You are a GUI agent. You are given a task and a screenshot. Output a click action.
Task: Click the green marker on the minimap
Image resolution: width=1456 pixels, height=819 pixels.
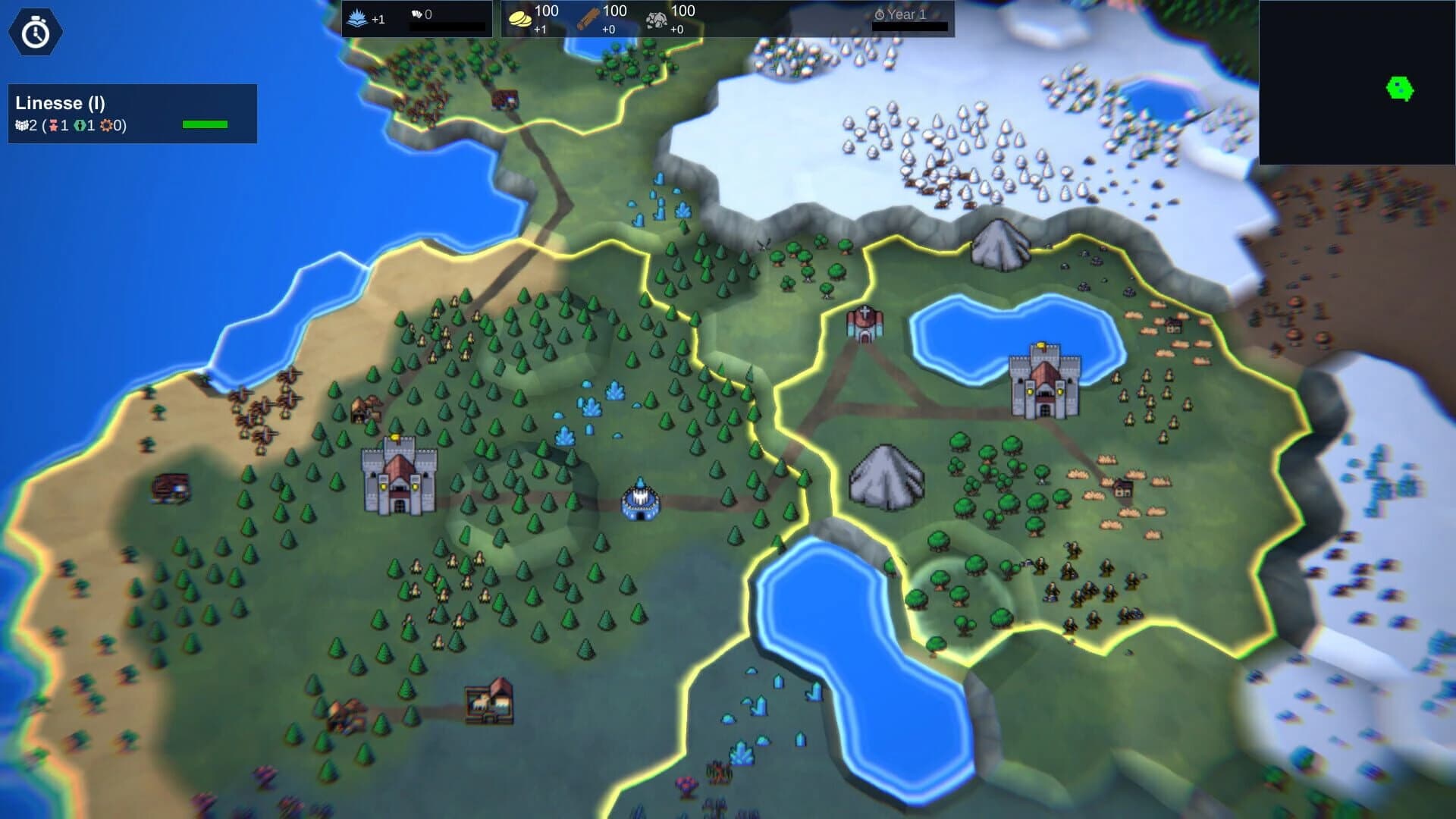click(x=1399, y=89)
